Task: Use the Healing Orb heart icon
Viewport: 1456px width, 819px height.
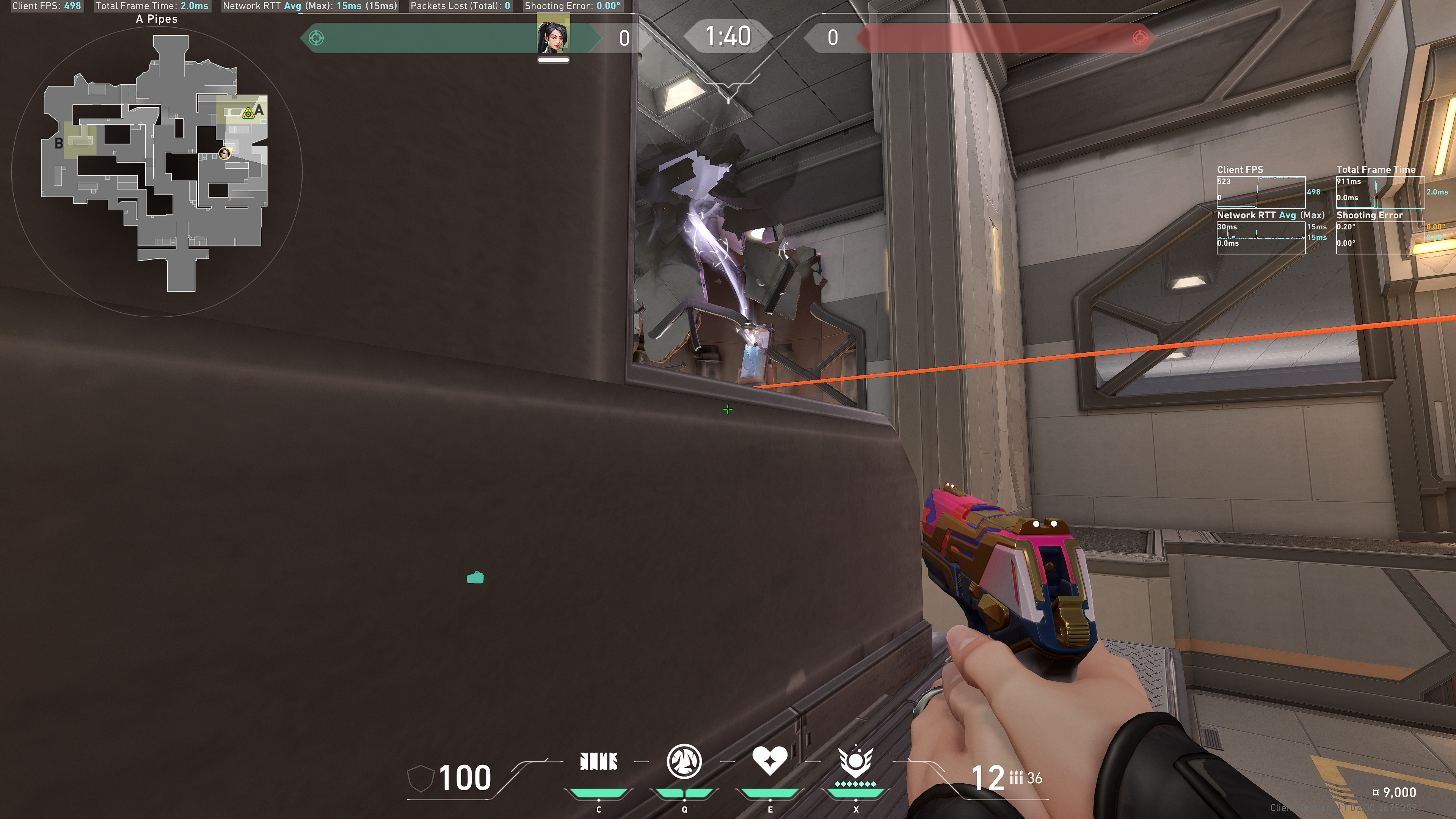Action: 769,760
